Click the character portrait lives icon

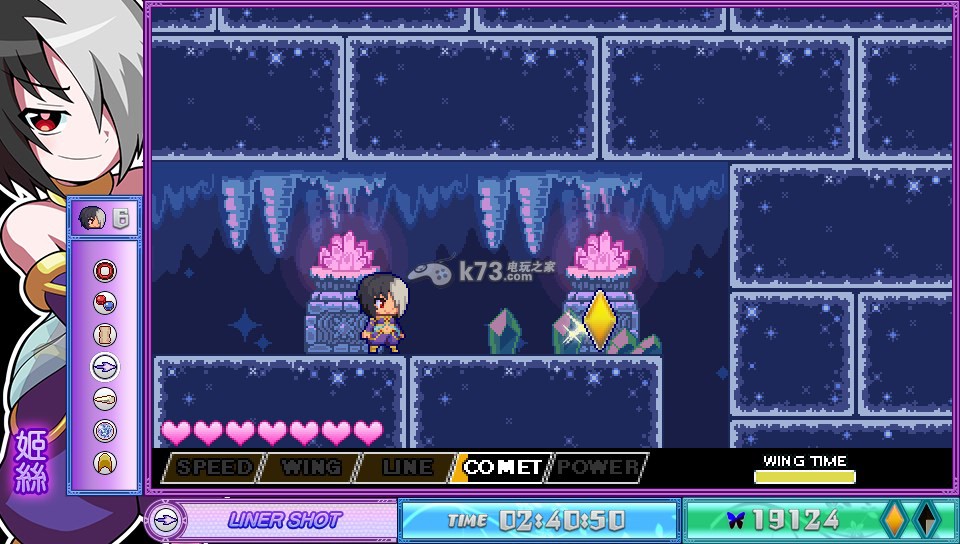click(x=93, y=217)
